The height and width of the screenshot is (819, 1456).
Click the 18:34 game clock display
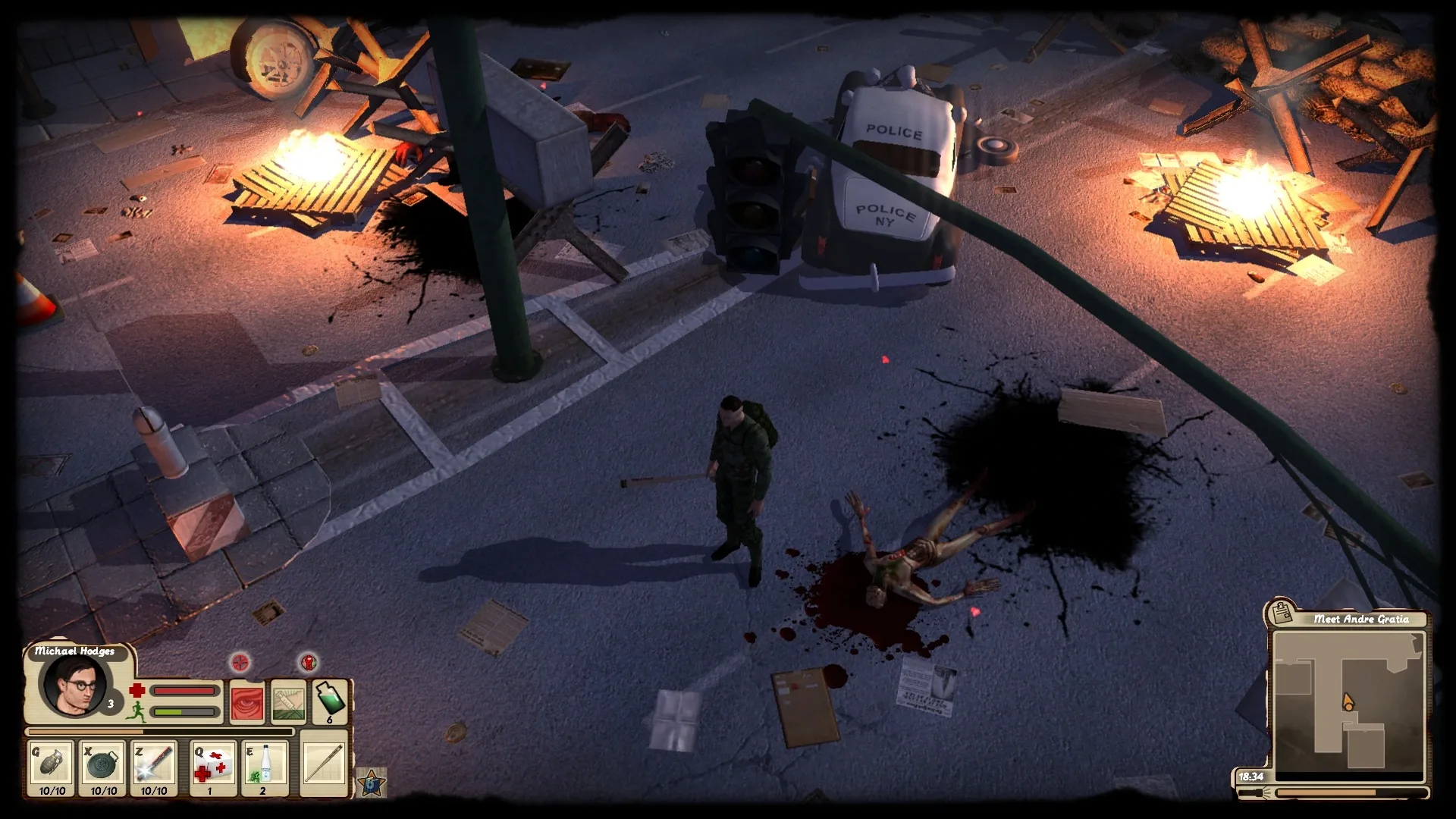tap(1251, 776)
